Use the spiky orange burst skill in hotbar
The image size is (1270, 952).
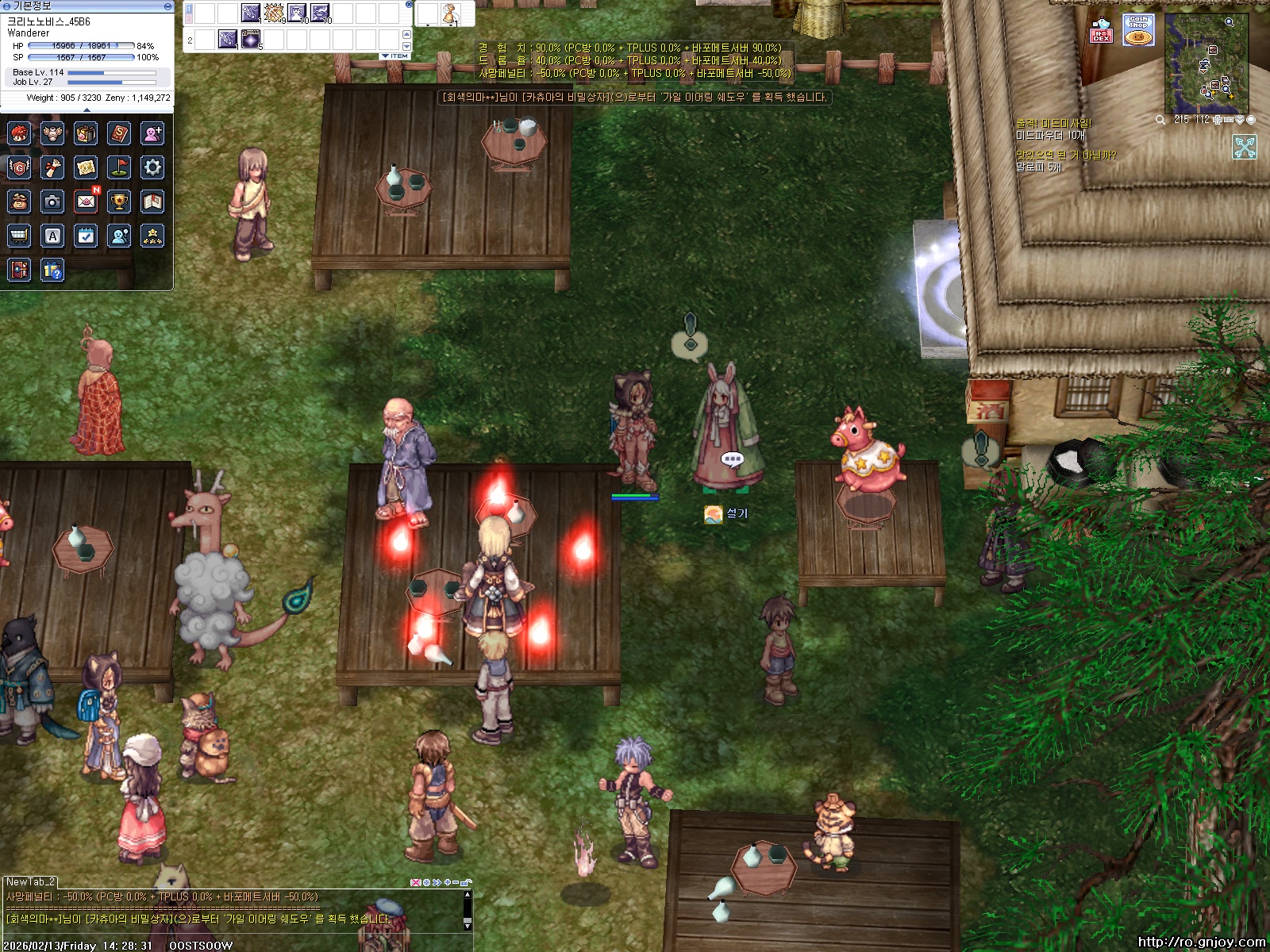(x=274, y=13)
